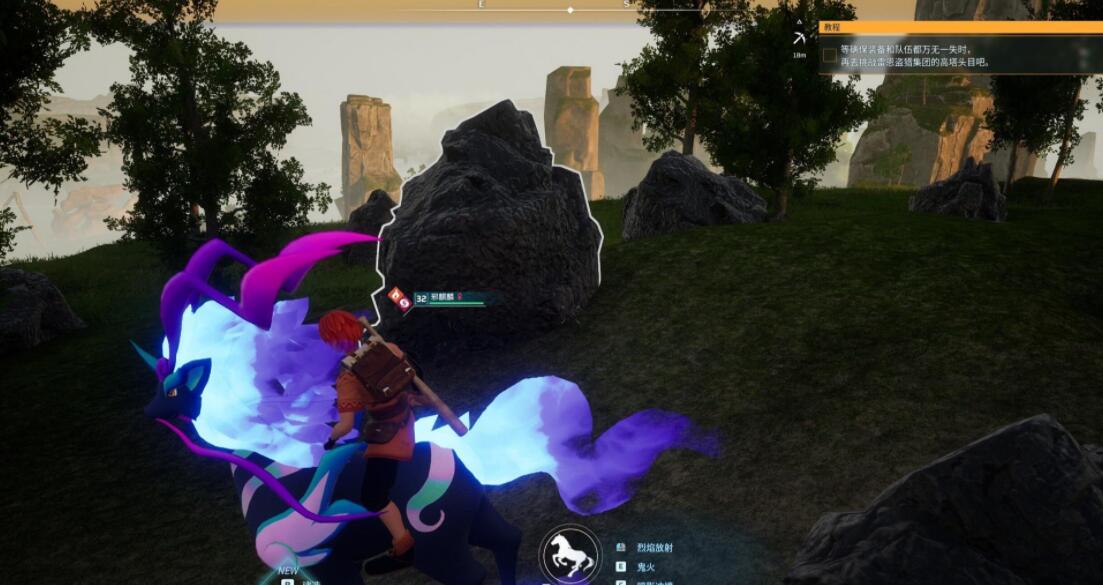Choose the 鬼火 skill entry
This screenshot has height=585, width=1103.
(x=647, y=566)
